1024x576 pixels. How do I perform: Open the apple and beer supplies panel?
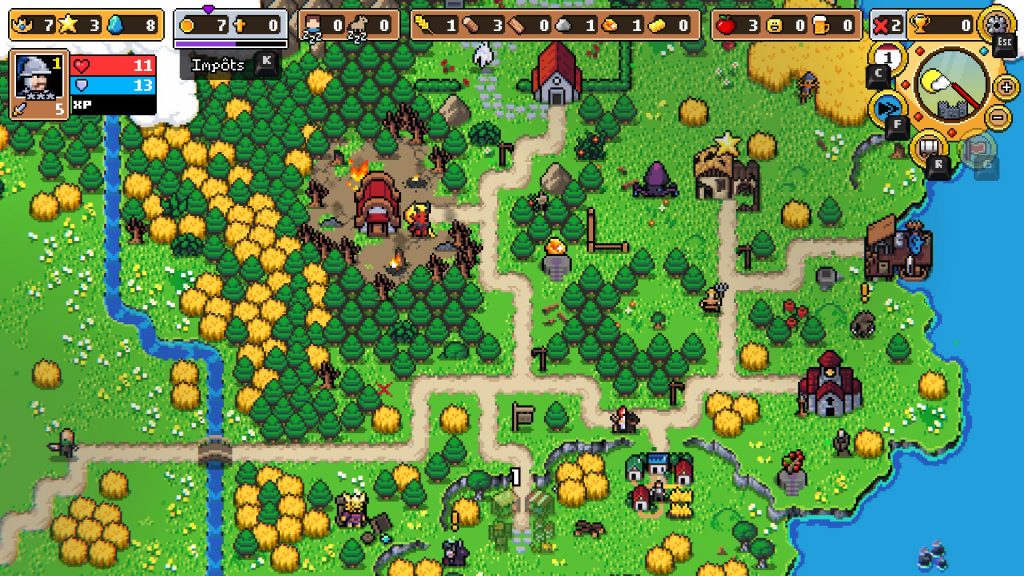[787, 25]
